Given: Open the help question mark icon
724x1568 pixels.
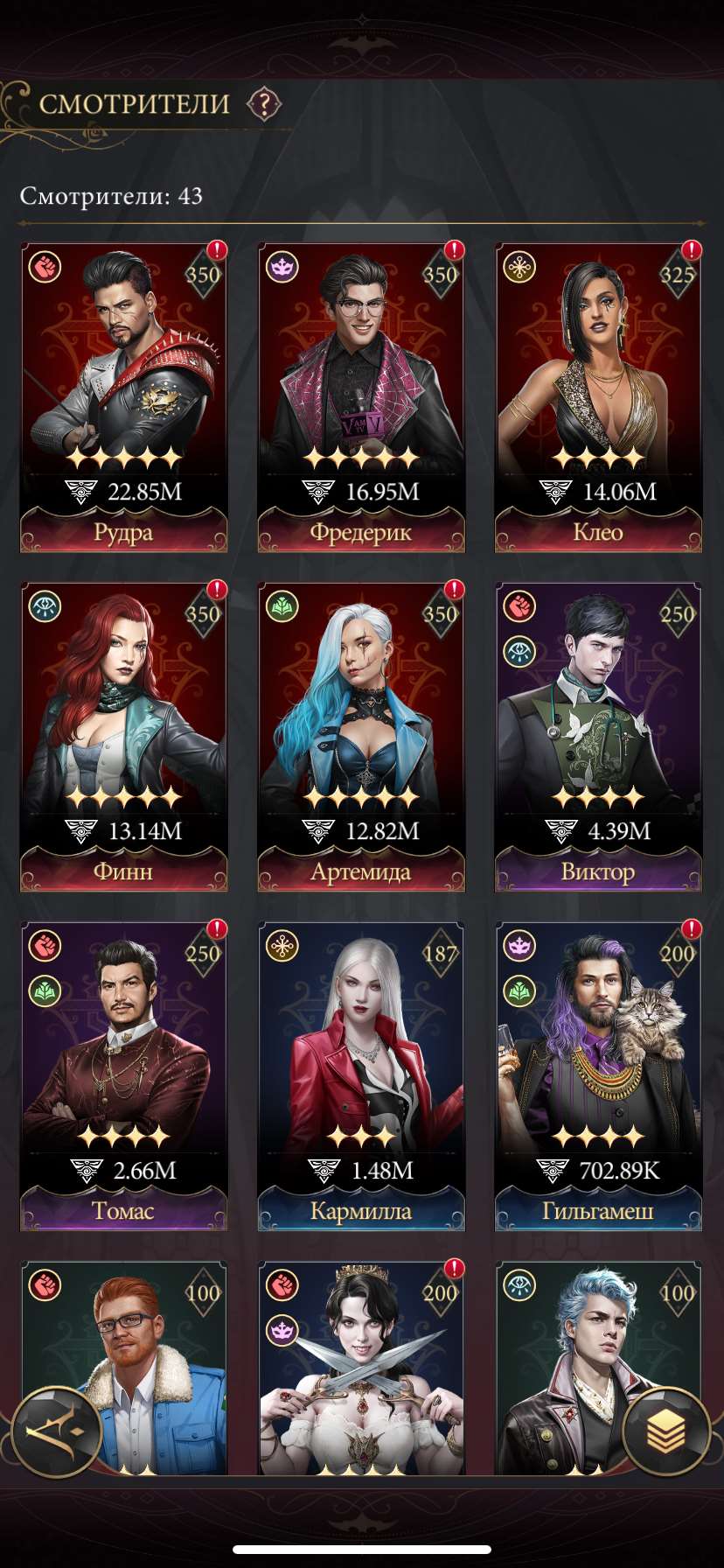Looking at the screenshot, I should point(263,105).
